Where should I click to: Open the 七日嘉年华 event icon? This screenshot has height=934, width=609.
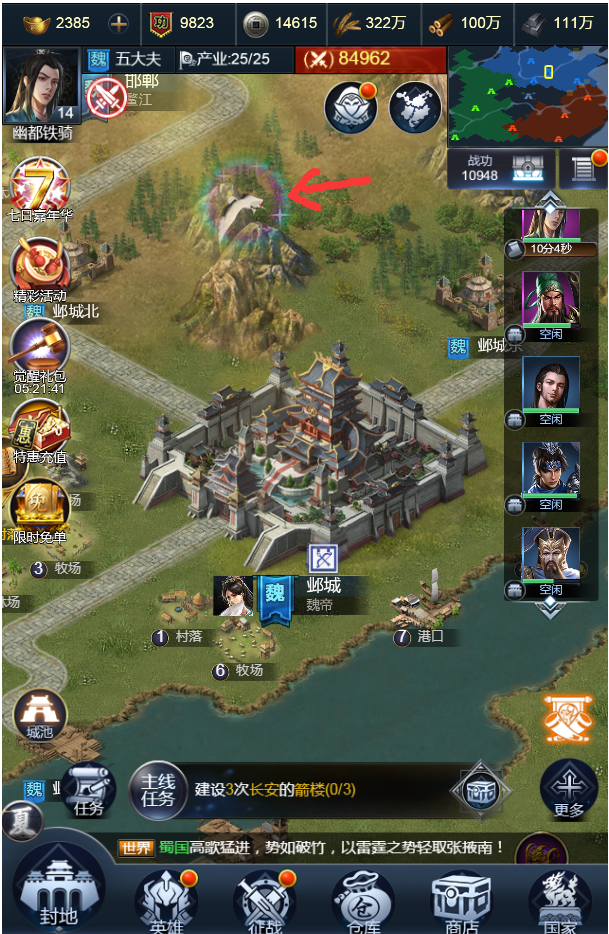40,187
